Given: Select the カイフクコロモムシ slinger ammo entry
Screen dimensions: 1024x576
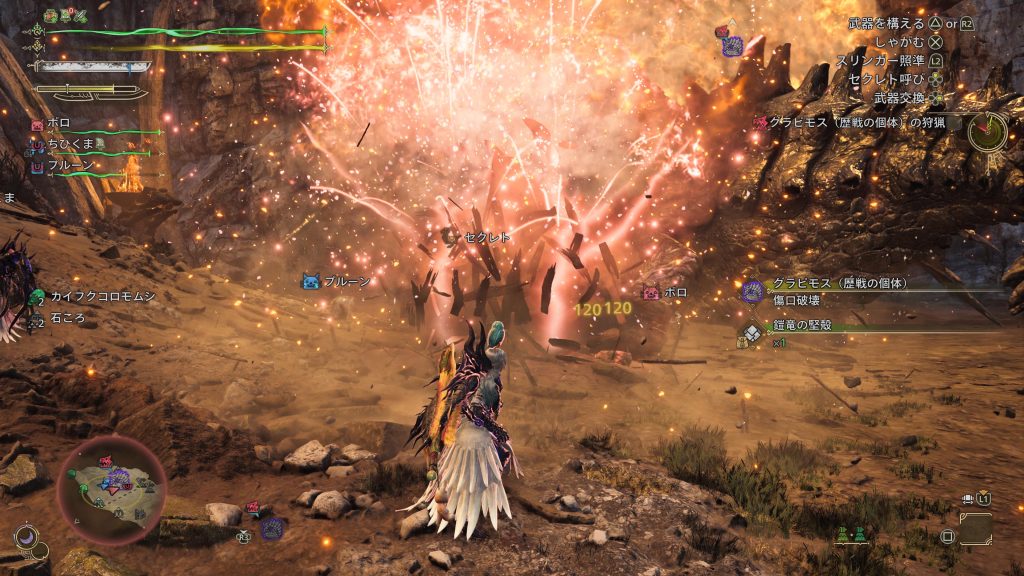Looking at the screenshot, I should 92,296.
